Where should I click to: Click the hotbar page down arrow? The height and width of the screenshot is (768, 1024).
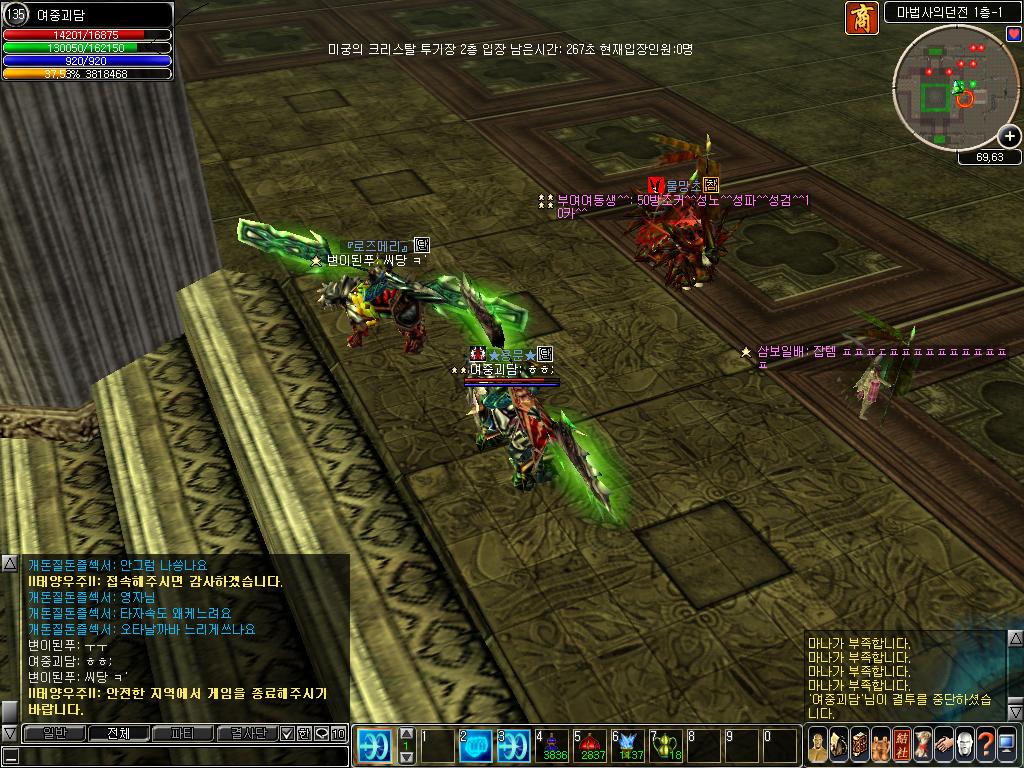(x=407, y=759)
